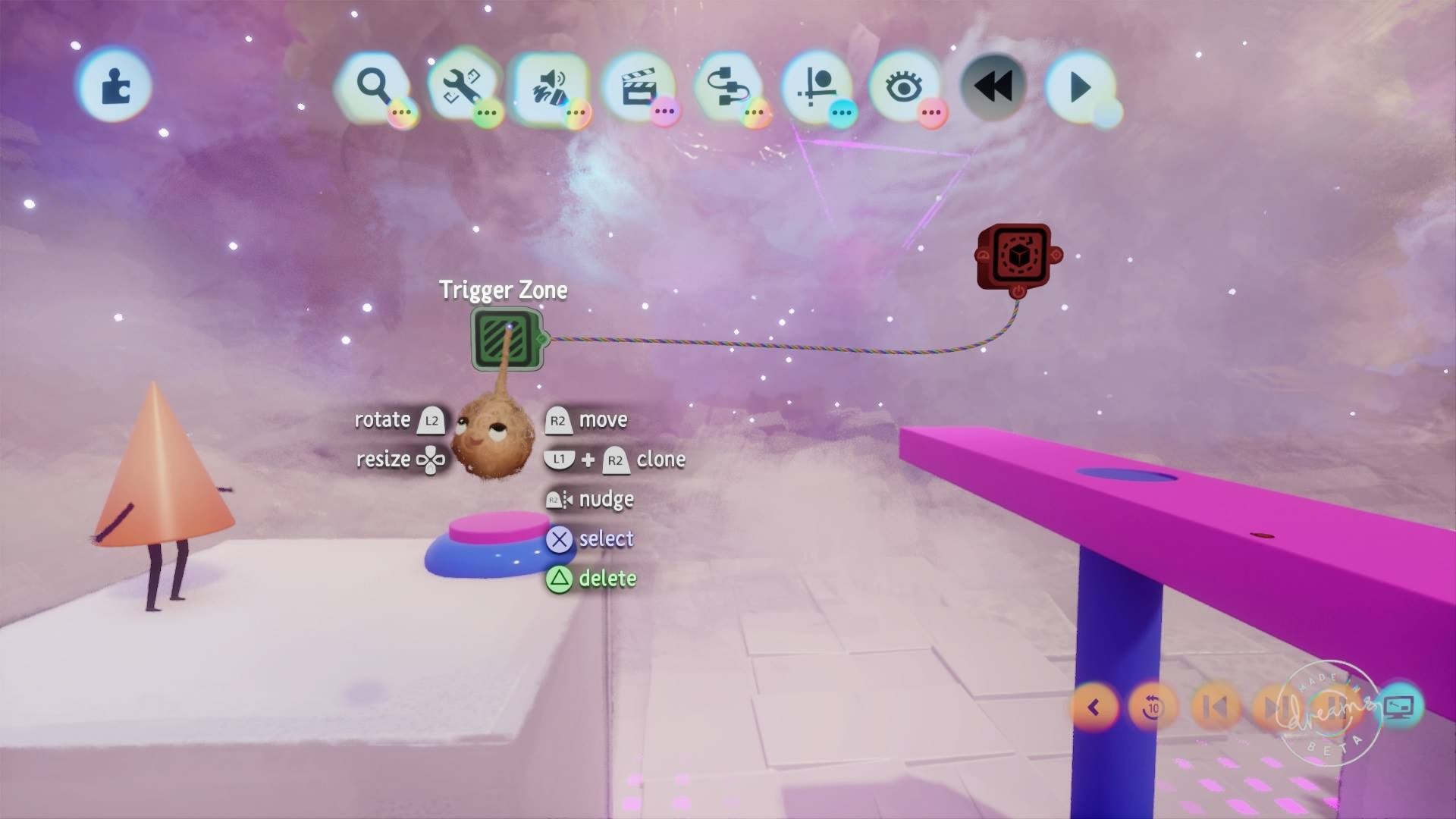Open the magnifying glass search menu
Image resolution: width=1456 pixels, height=819 pixels.
[x=373, y=86]
